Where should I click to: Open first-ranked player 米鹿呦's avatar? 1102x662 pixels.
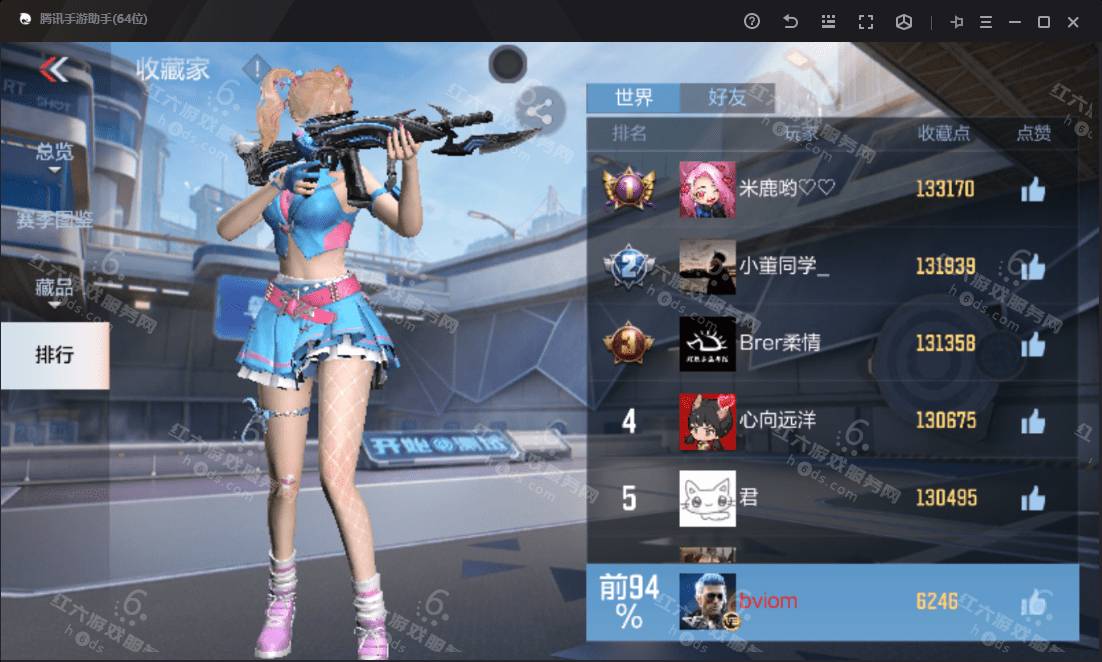pos(707,189)
